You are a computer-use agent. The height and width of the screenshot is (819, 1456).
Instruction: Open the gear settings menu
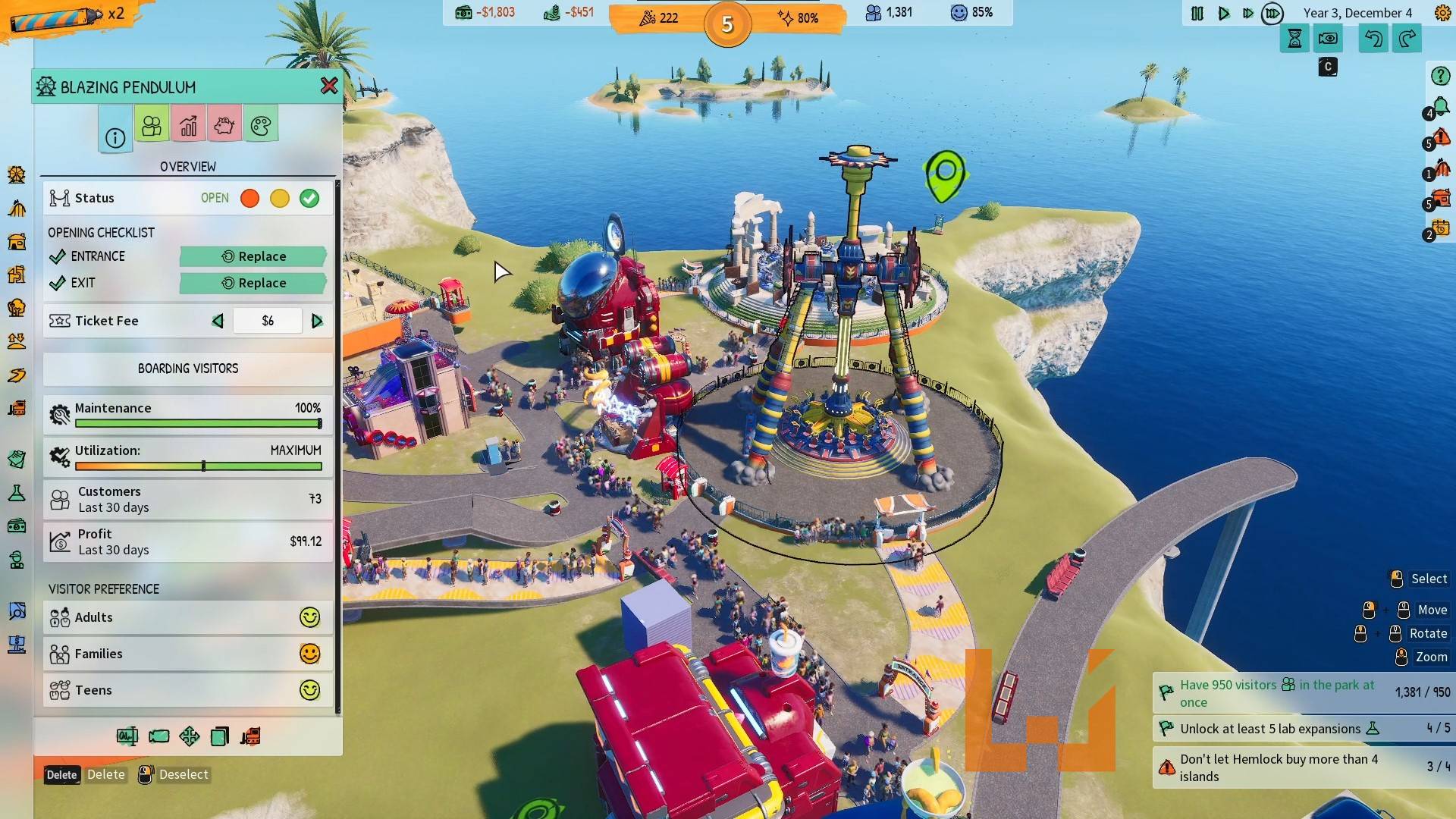pos(1442,13)
